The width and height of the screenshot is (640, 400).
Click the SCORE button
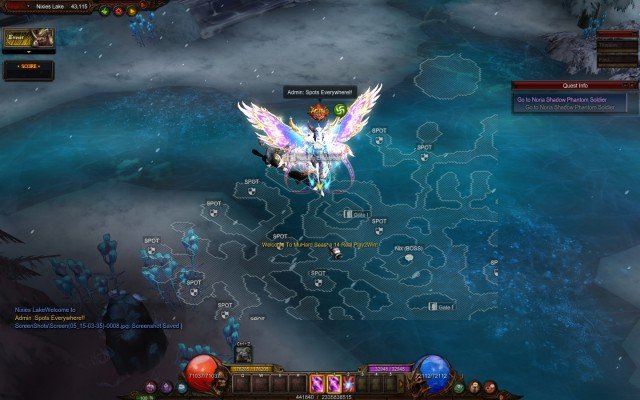click(x=27, y=68)
